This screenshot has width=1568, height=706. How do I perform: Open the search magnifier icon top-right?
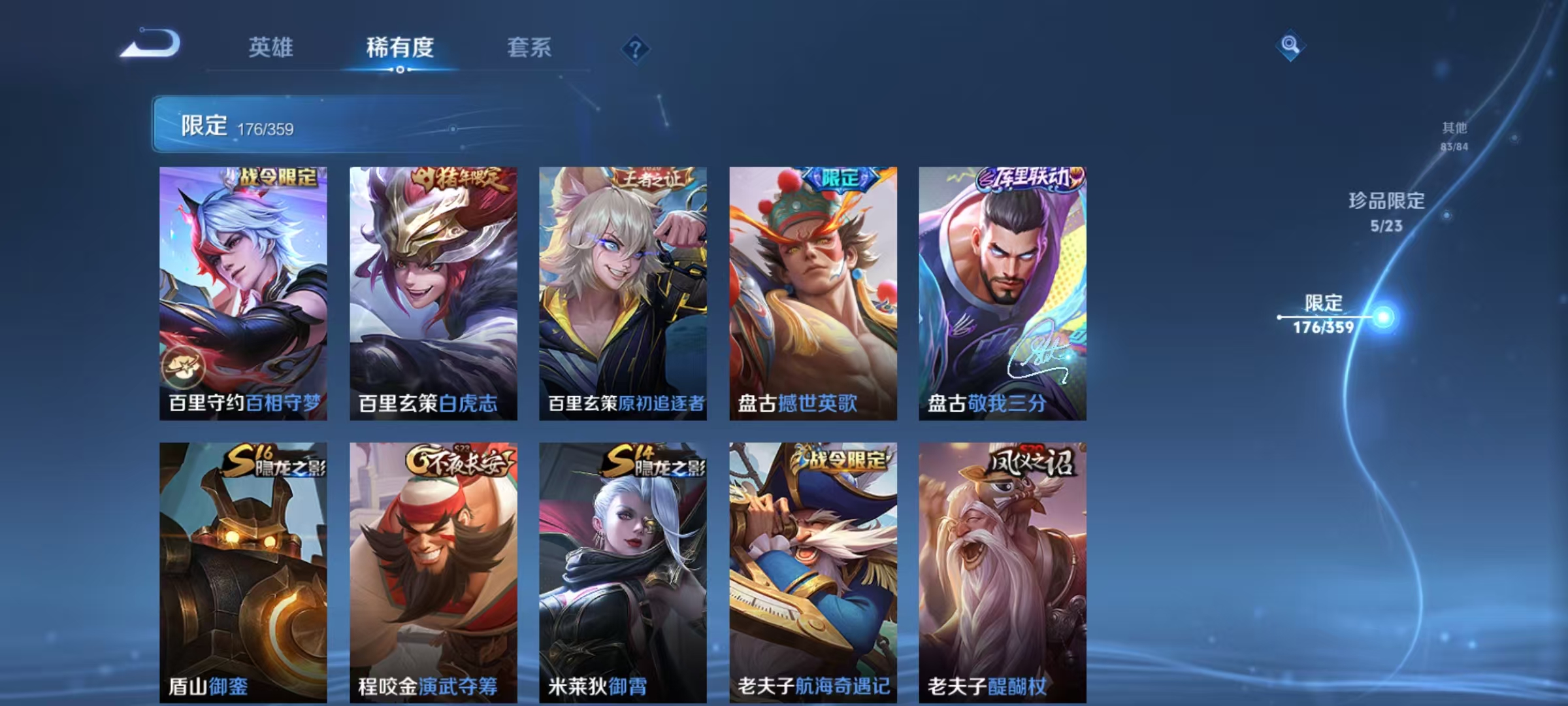pyautogui.click(x=1290, y=46)
